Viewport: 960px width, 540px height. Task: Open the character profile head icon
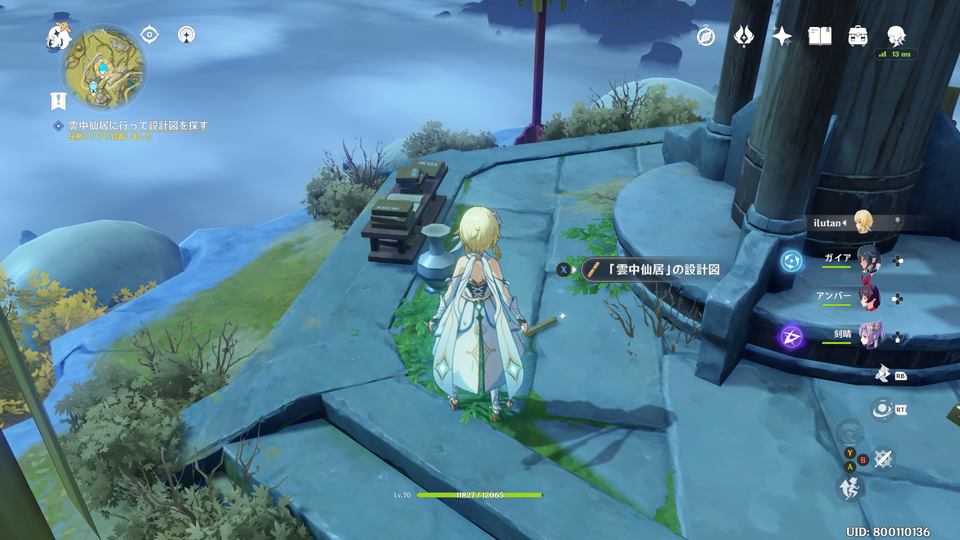pos(896,35)
